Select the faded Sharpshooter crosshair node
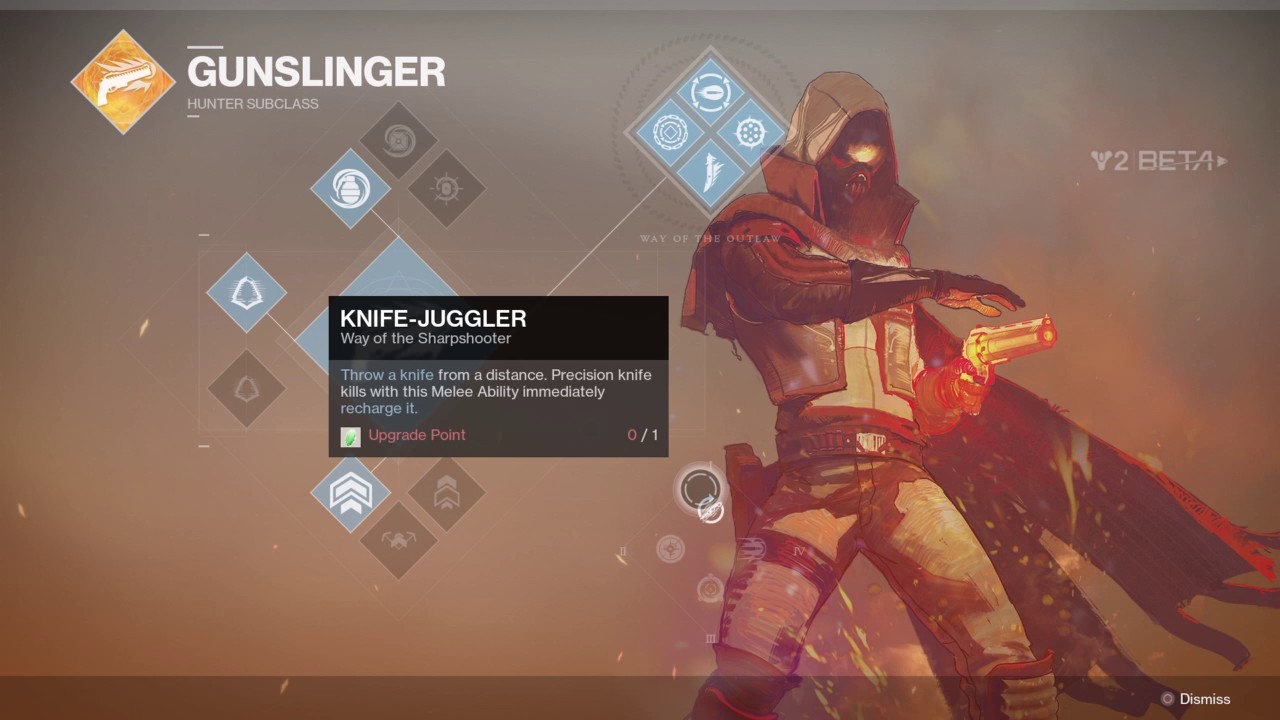This screenshot has width=1280, height=720. click(670, 548)
